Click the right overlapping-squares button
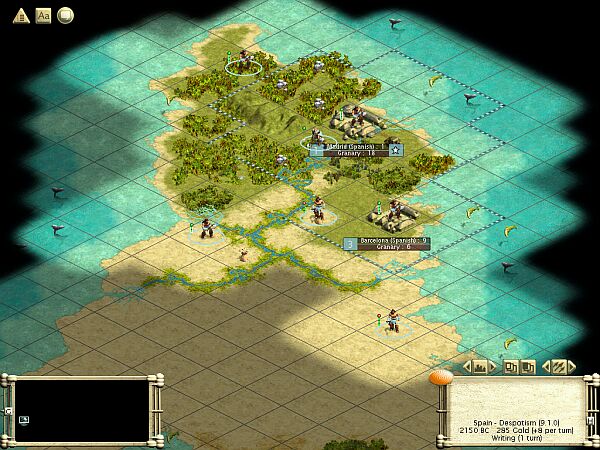Viewport: 600px width, 450px height. point(526,367)
